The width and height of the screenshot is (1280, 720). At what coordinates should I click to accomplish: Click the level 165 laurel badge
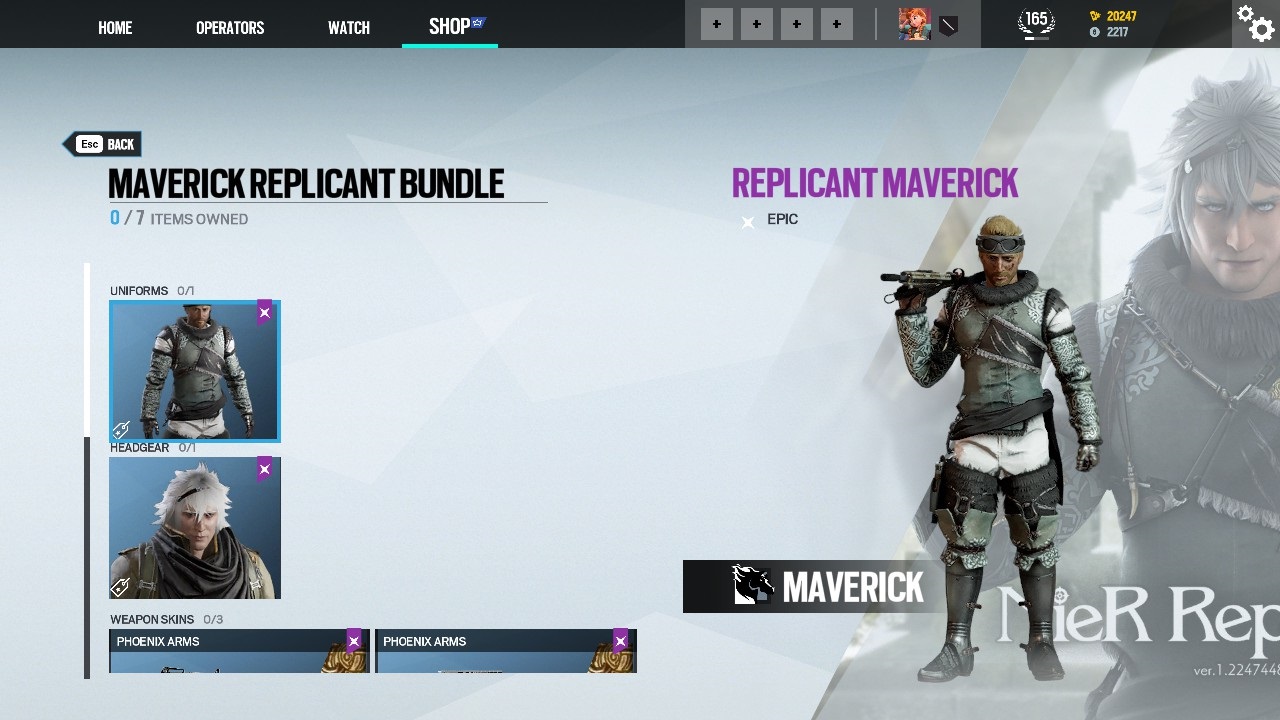pos(1036,17)
